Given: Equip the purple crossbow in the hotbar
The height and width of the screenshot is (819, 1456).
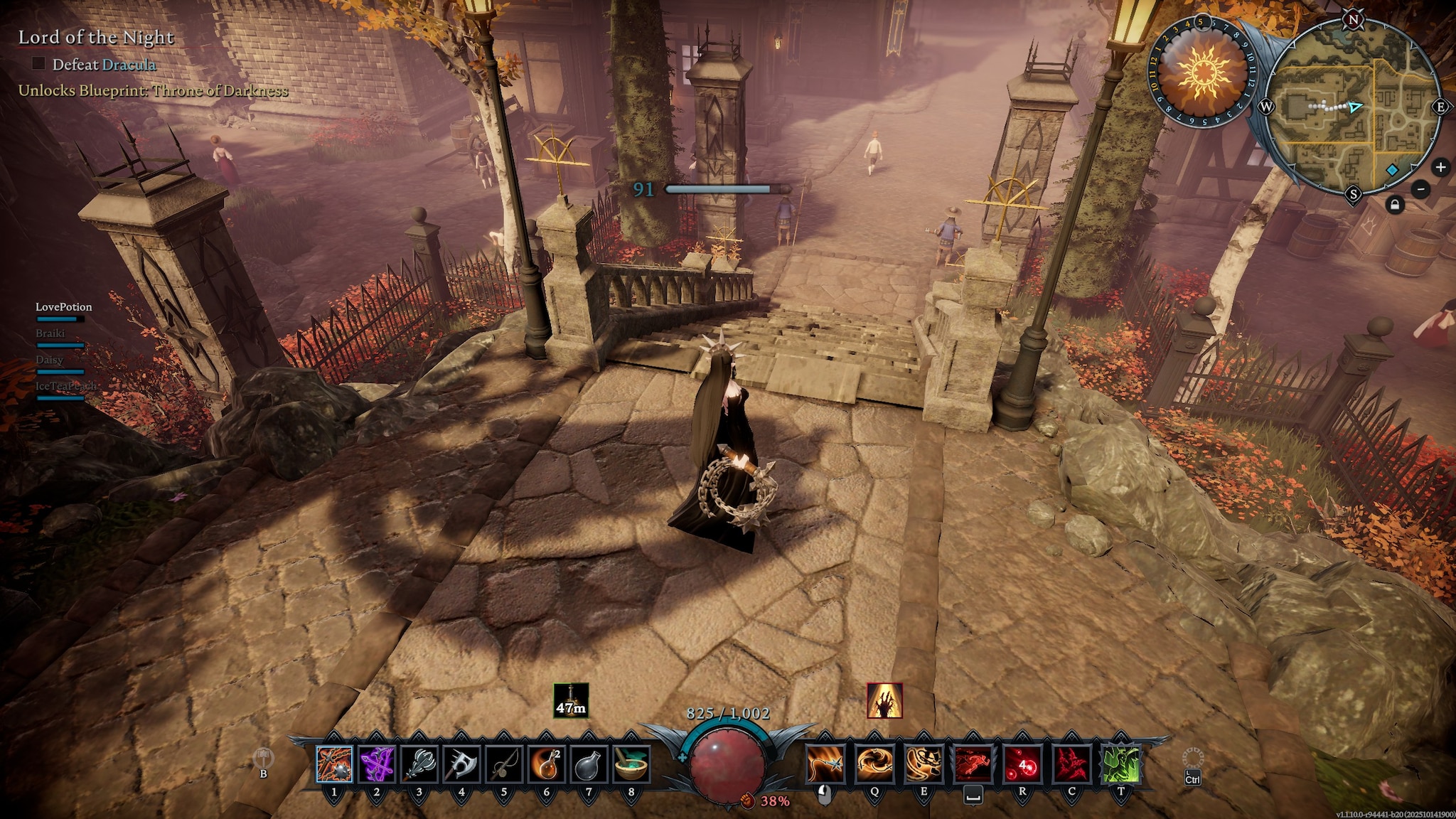Looking at the screenshot, I should [x=377, y=764].
